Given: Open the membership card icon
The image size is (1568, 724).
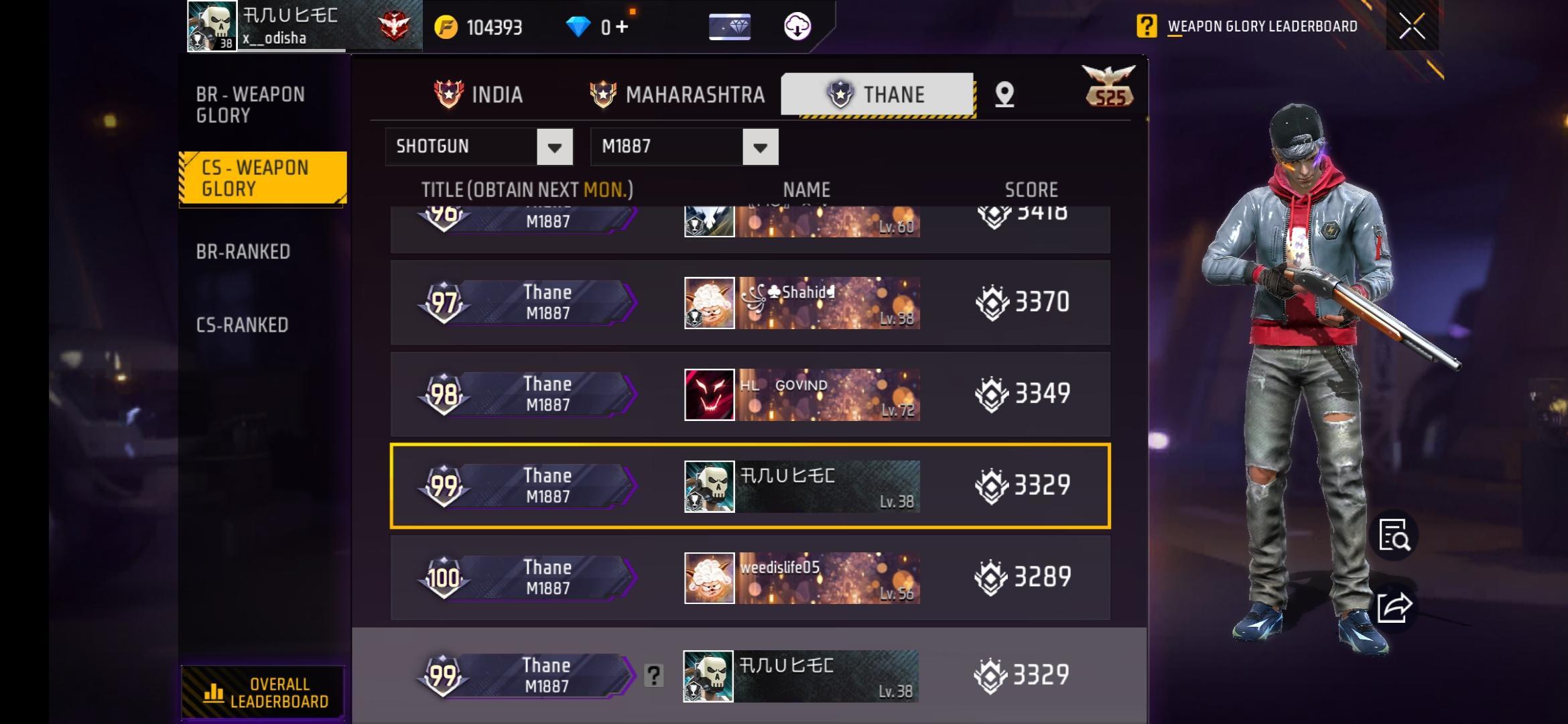Looking at the screenshot, I should coord(730,27).
